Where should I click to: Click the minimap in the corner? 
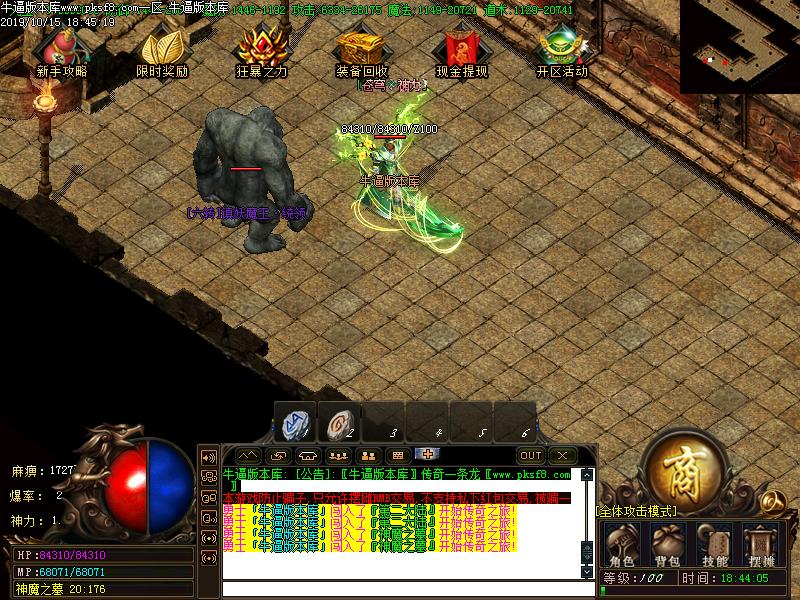coord(739,46)
